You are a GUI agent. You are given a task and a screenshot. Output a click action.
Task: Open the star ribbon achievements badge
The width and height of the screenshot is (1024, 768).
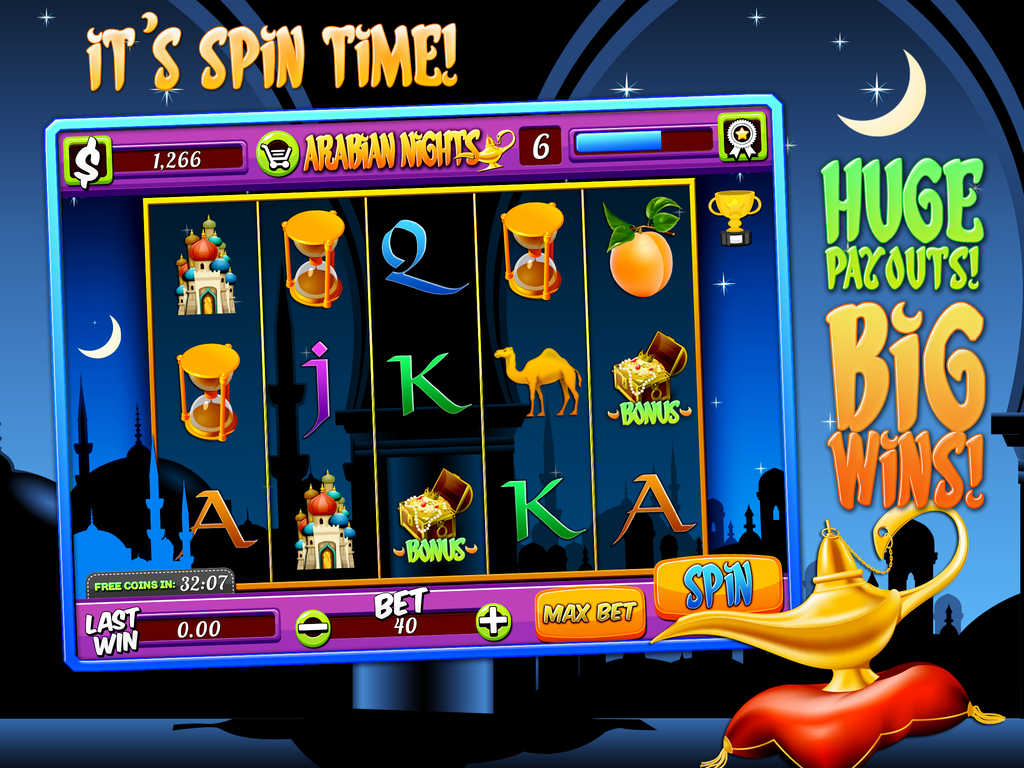click(x=741, y=136)
